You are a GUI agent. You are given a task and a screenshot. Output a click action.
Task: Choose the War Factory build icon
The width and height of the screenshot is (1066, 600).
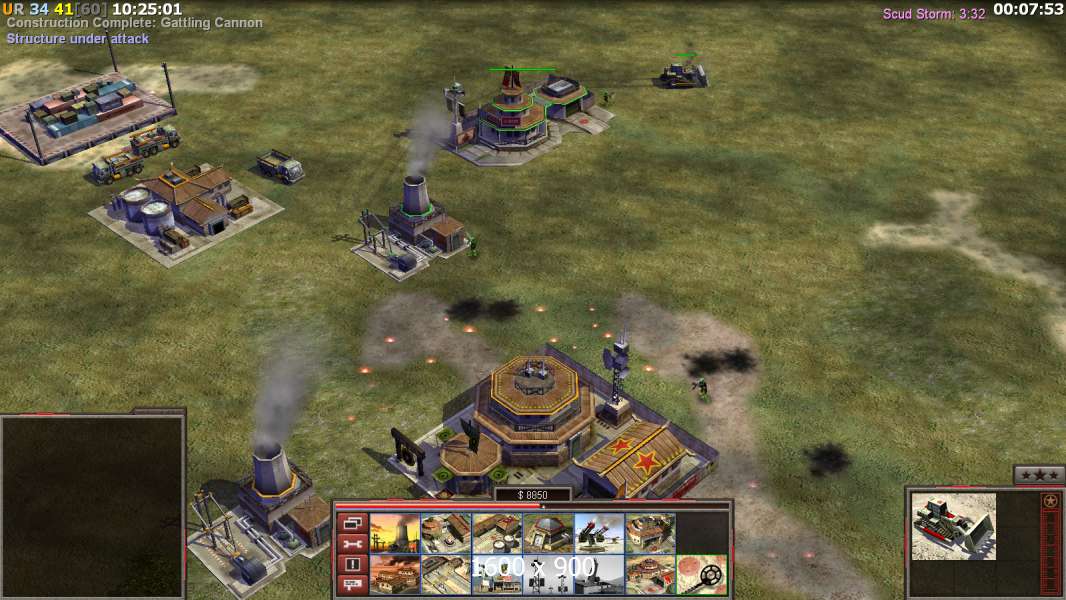click(x=649, y=533)
